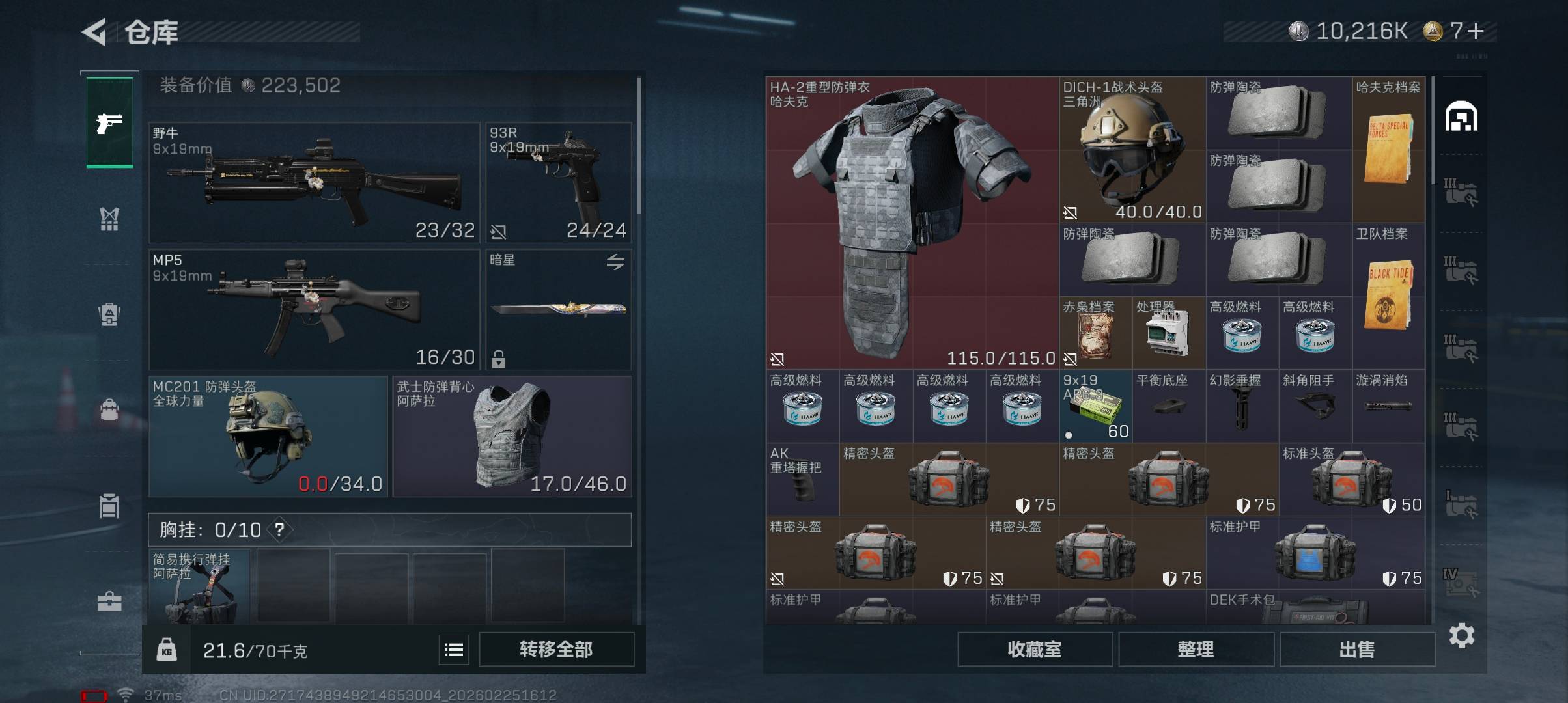Open the gear settings icon
The width and height of the screenshot is (1568, 703).
pyautogui.click(x=1462, y=635)
